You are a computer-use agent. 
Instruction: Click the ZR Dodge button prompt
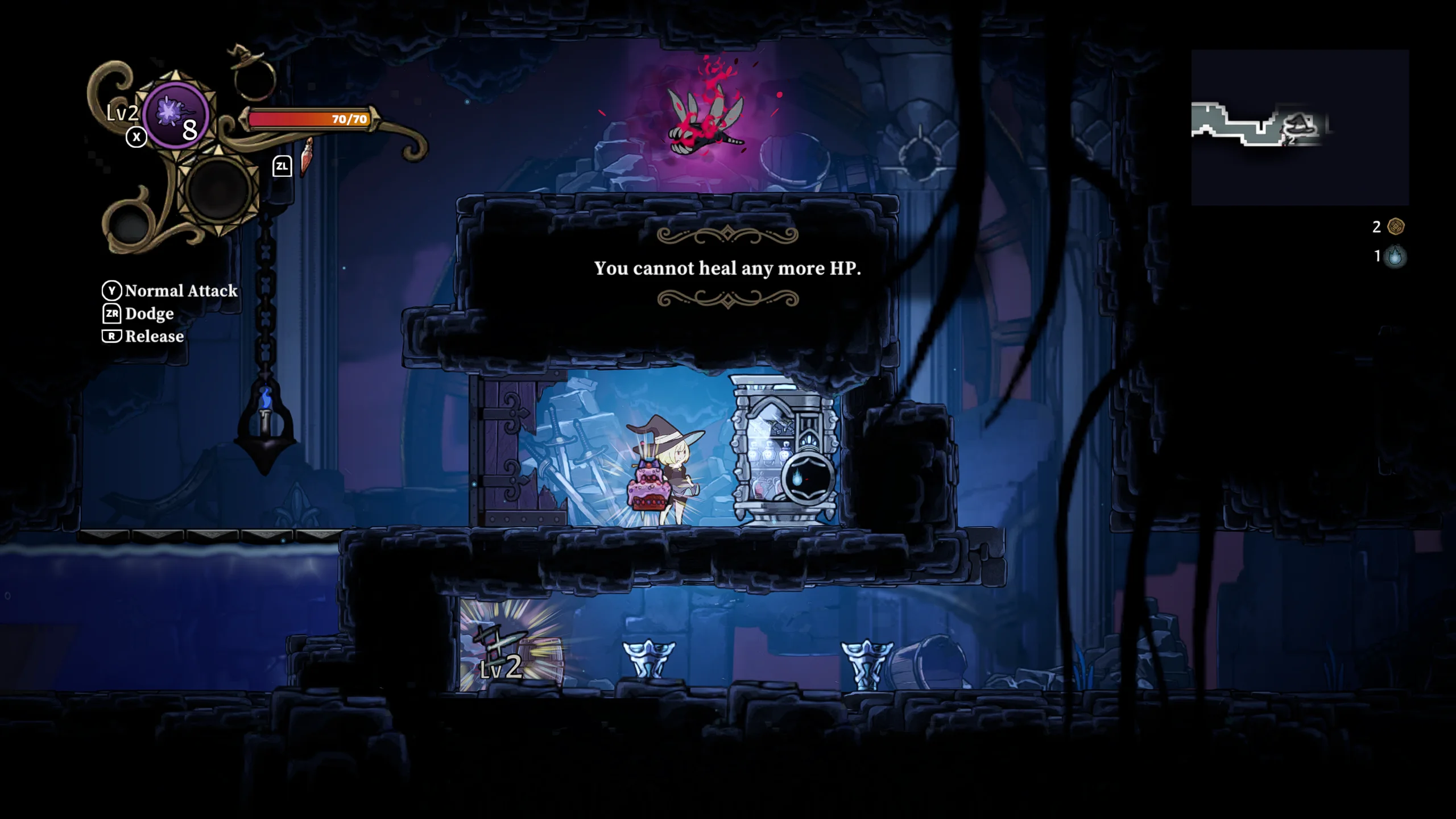(x=113, y=314)
